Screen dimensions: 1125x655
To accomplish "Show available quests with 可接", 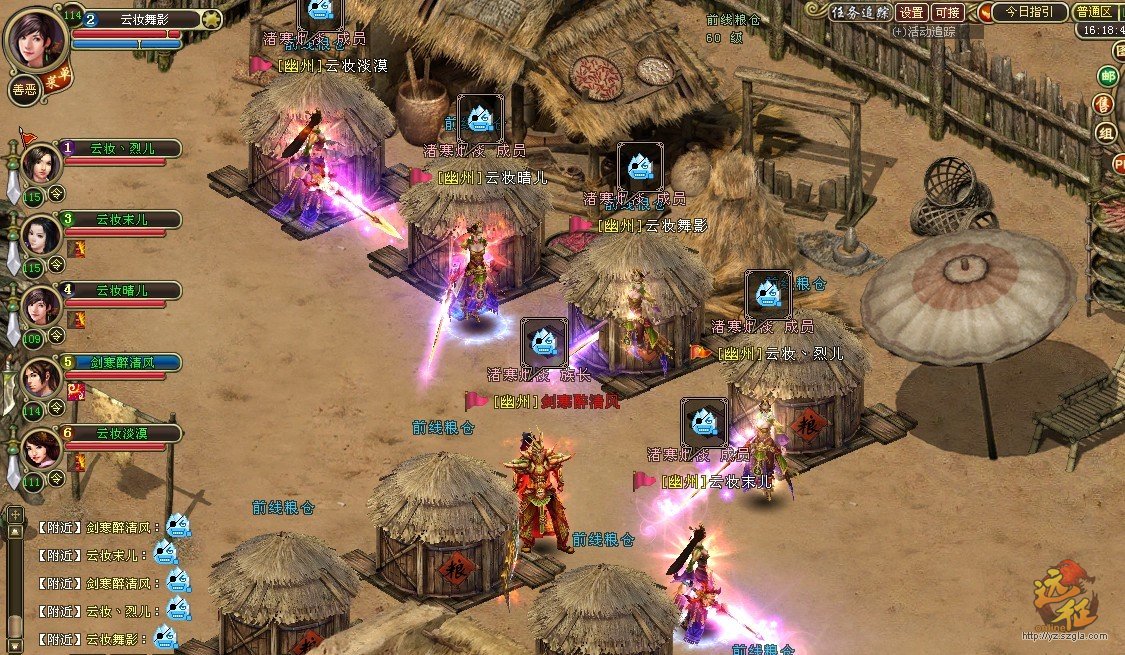I will click(947, 13).
